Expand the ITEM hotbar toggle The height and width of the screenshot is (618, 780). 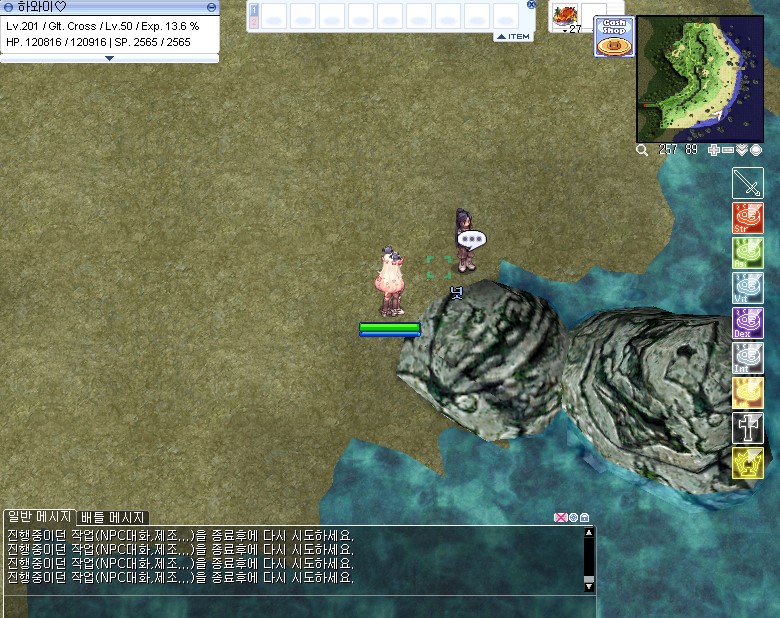pyautogui.click(x=513, y=37)
